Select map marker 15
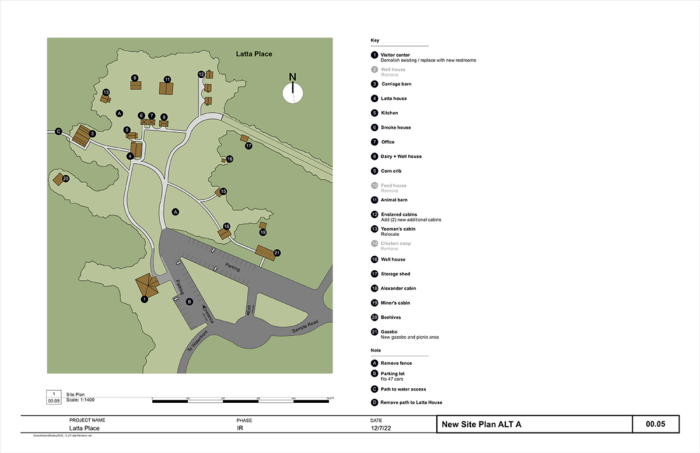The image size is (700, 453). tap(223, 191)
